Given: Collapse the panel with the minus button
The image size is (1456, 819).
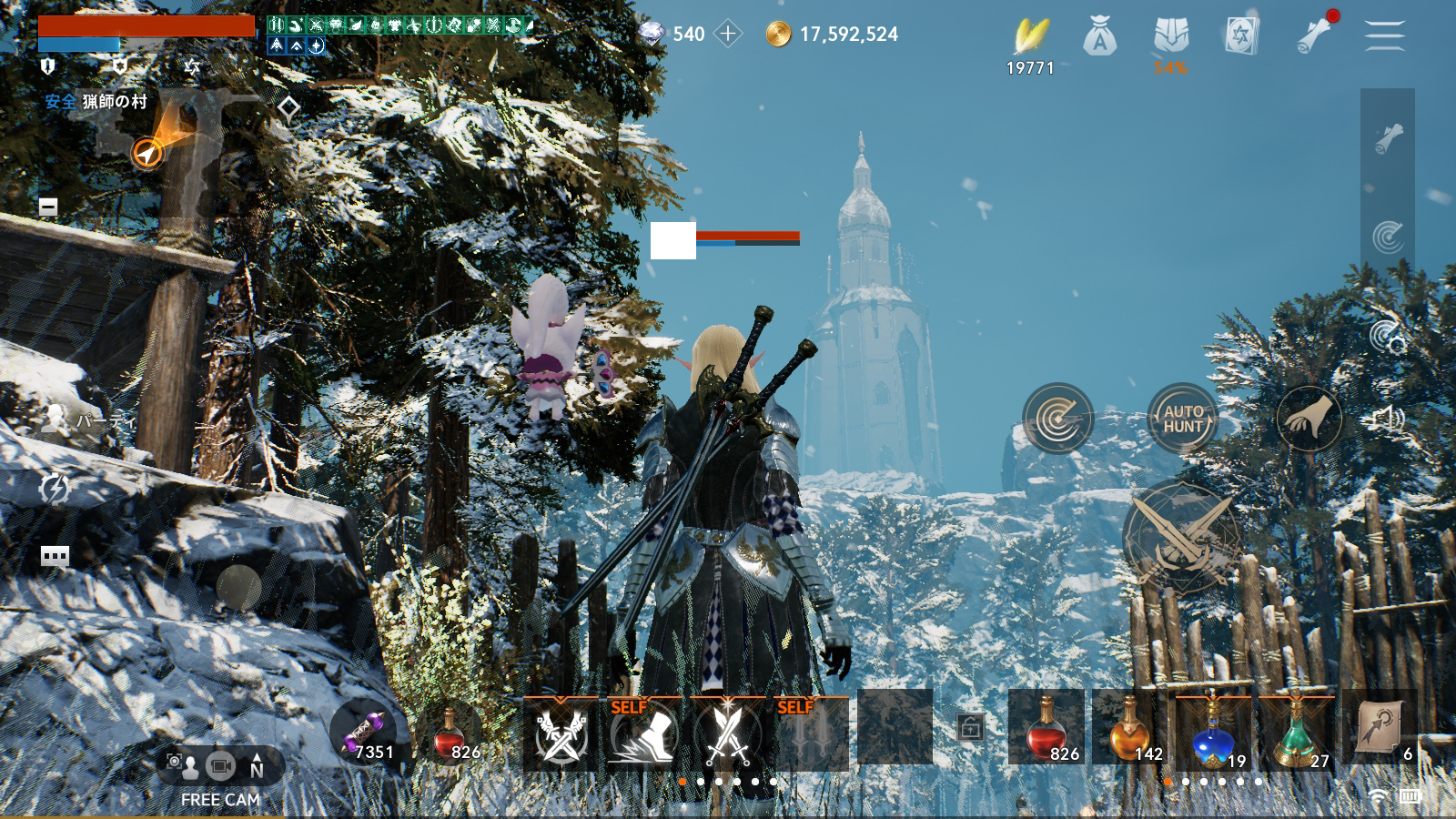Looking at the screenshot, I should 48,207.
